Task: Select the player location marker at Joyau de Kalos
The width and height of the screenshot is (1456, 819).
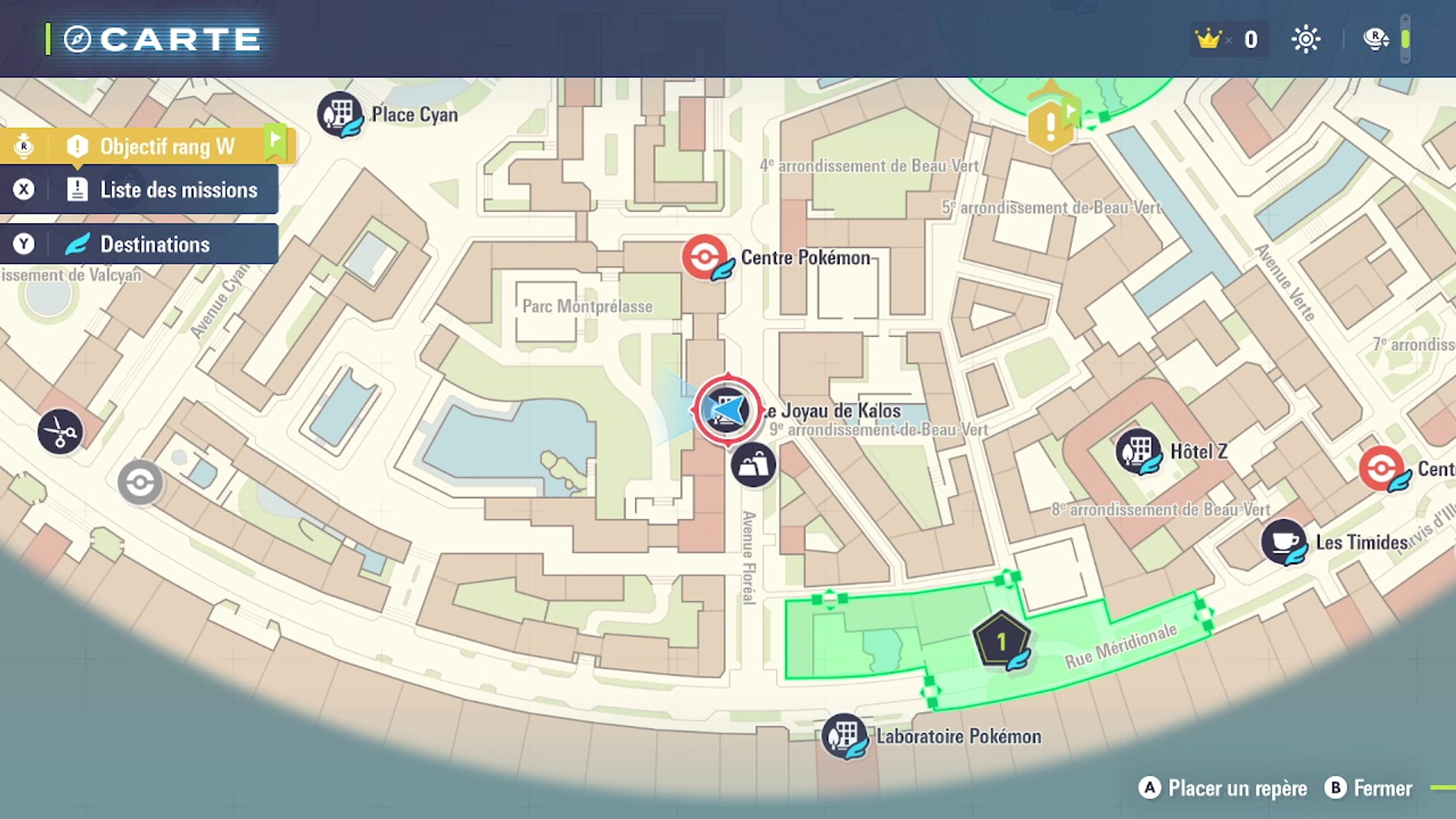Action: point(727,409)
